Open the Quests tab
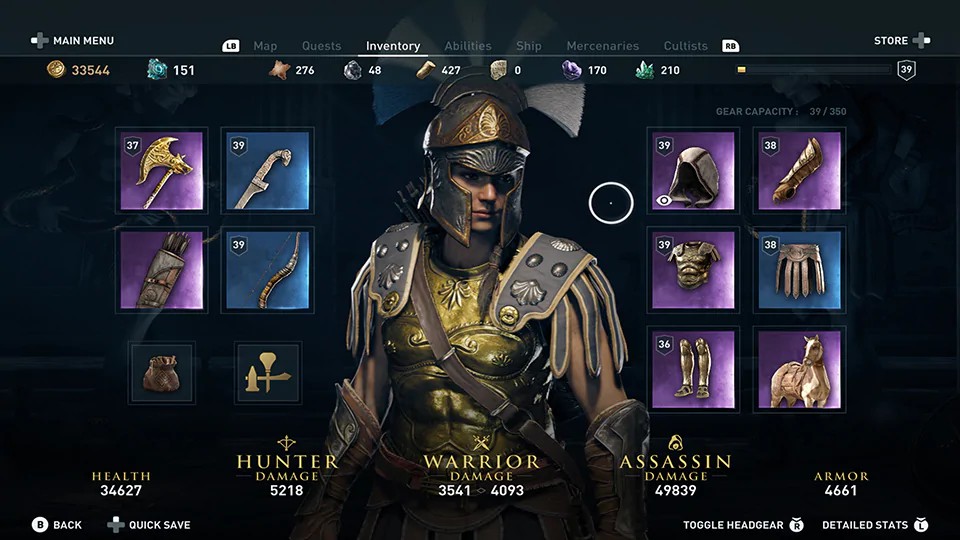 point(321,46)
